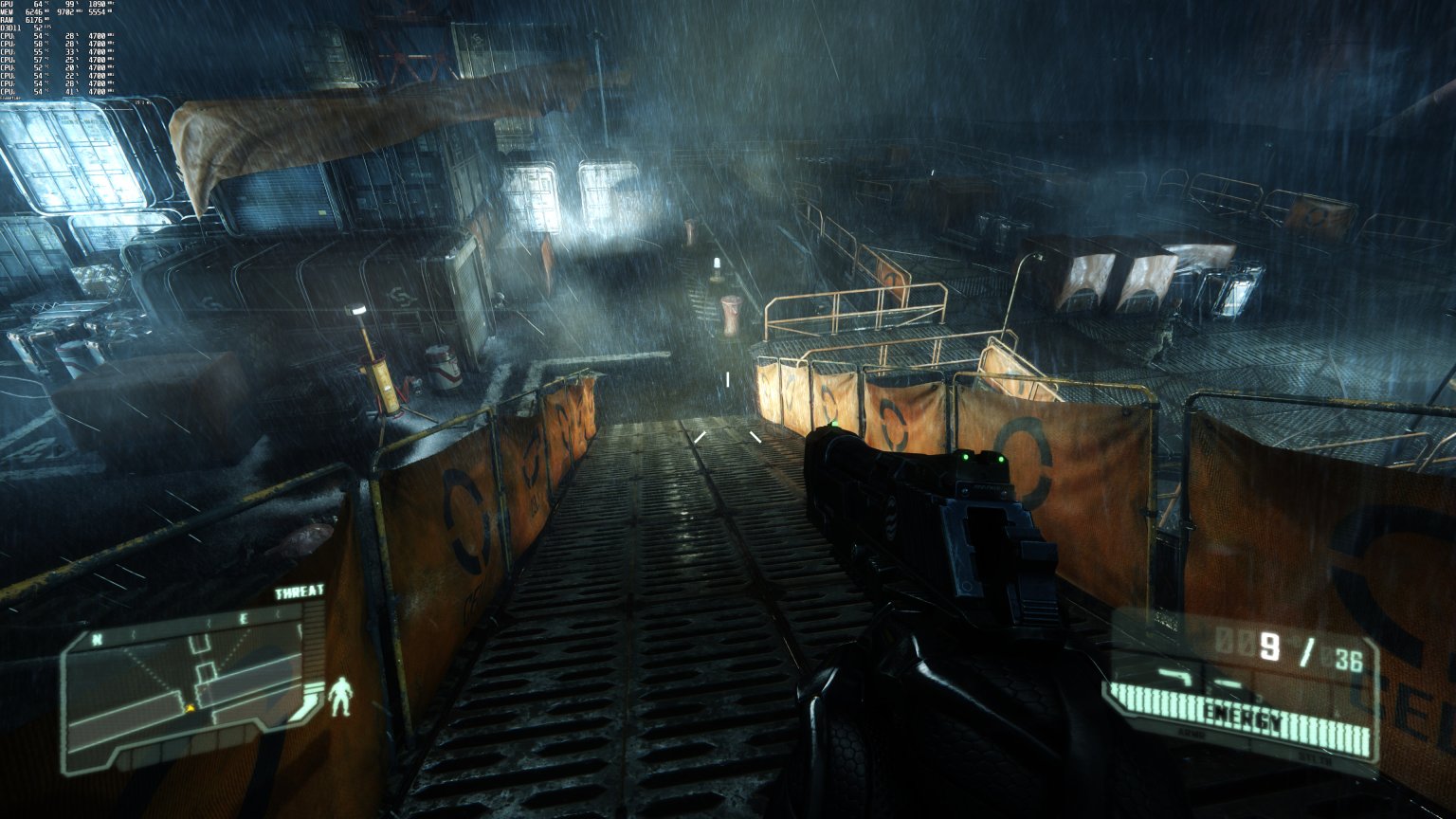Click the ENERGY bar on the suit HUD
The width and height of the screenshot is (1456, 819).
tap(1244, 716)
